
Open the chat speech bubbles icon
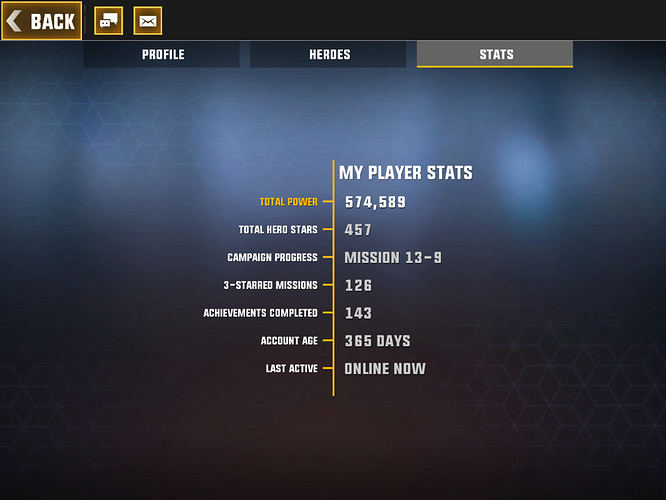[109, 21]
